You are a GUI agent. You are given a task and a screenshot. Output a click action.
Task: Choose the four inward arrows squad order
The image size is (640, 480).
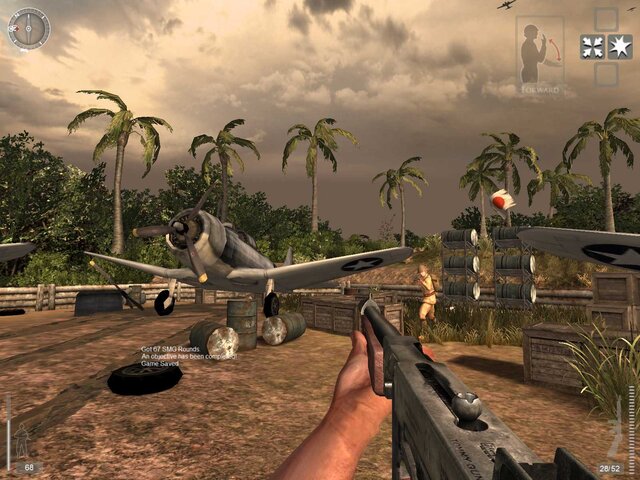coord(592,47)
